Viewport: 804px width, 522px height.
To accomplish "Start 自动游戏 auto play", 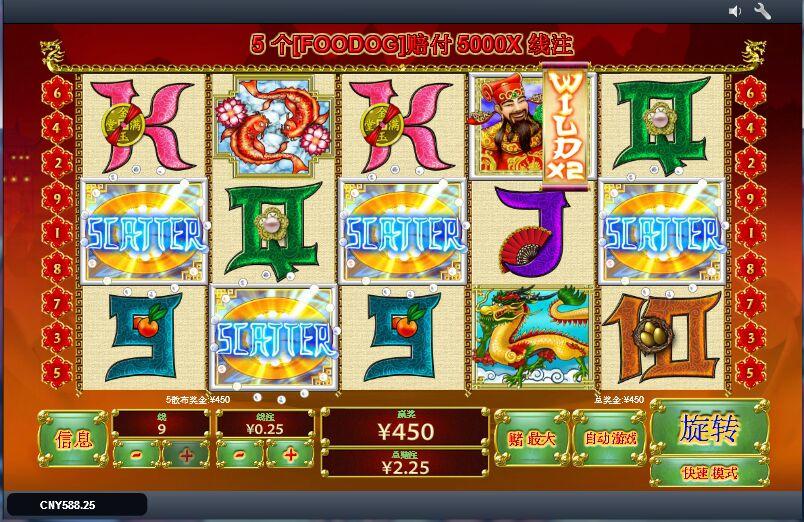I will point(610,438).
